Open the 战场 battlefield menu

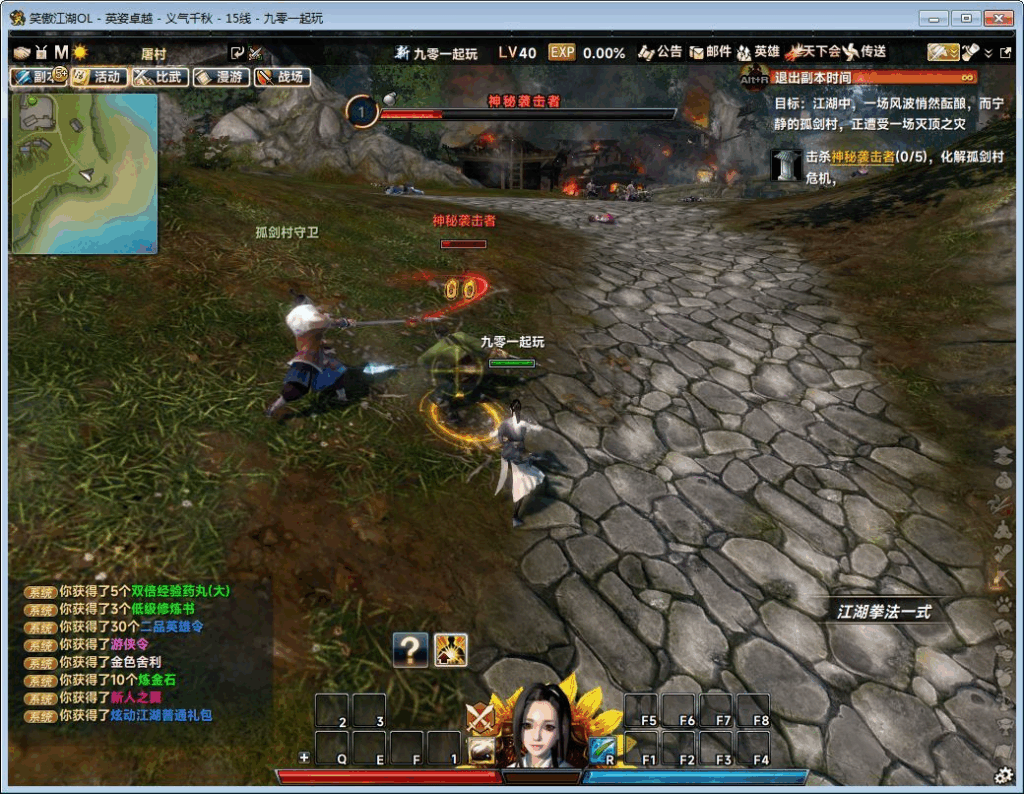(x=282, y=76)
